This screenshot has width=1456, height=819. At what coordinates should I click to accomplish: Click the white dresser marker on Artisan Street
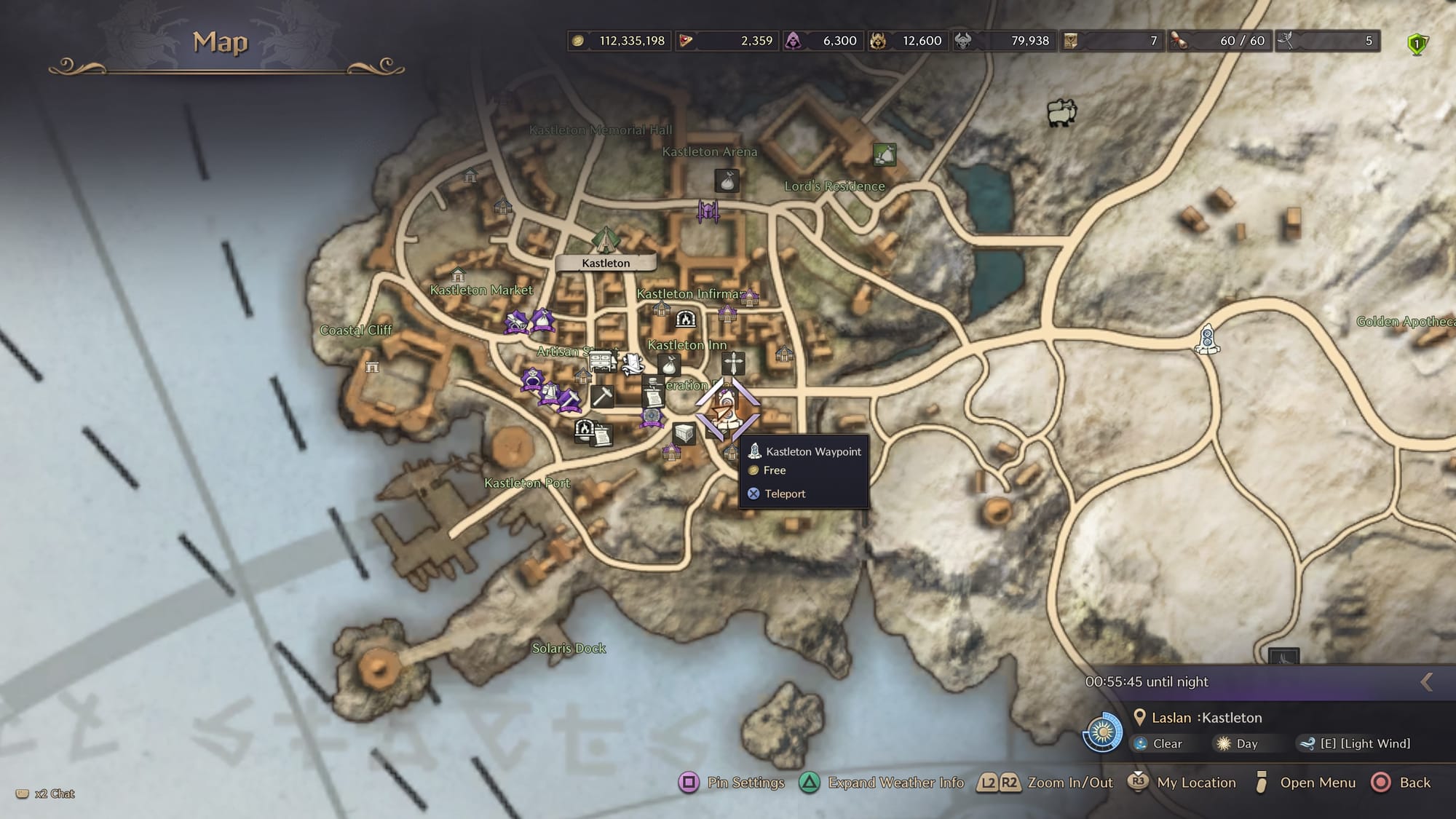[601, 360]
